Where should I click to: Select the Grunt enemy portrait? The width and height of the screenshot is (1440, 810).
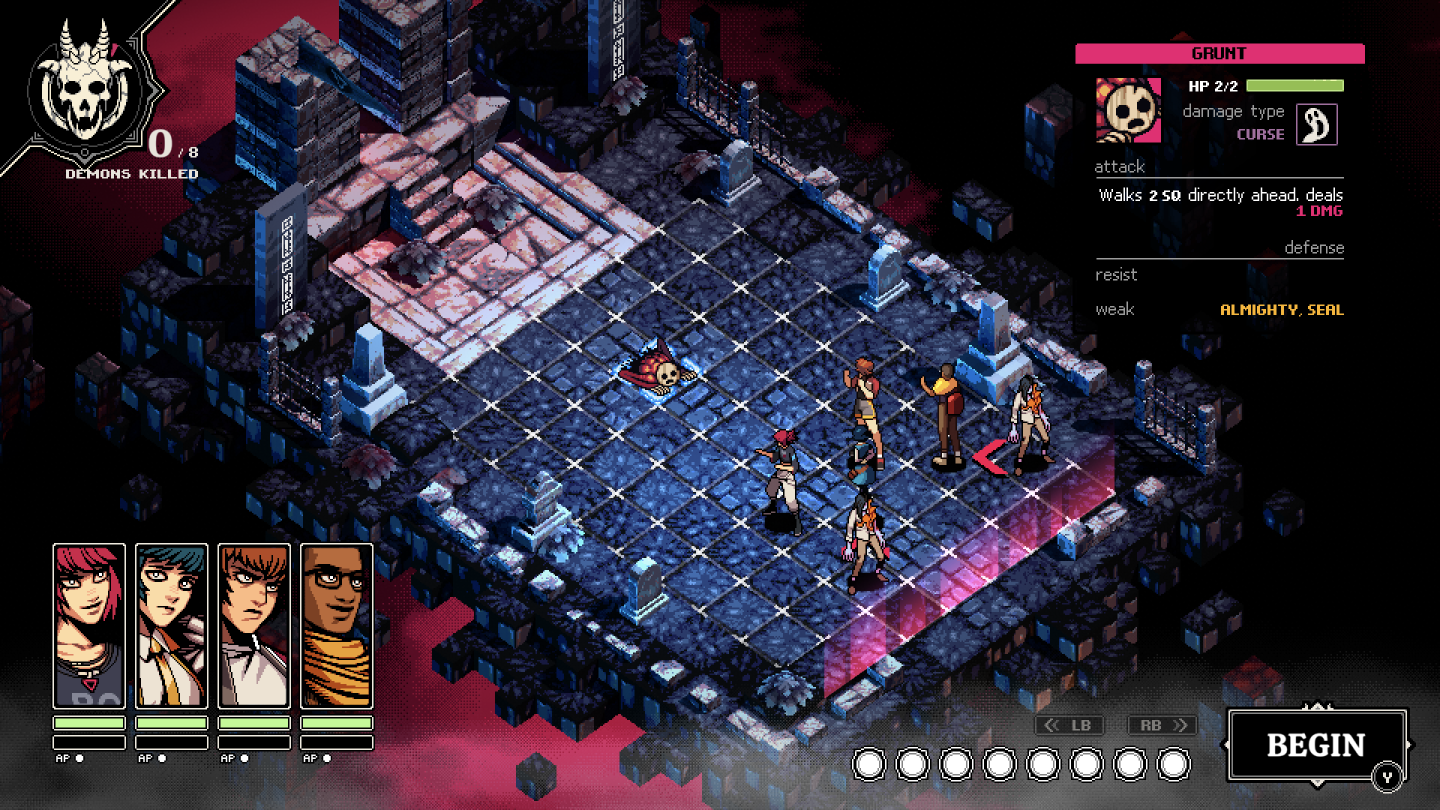pos(1128,110)
